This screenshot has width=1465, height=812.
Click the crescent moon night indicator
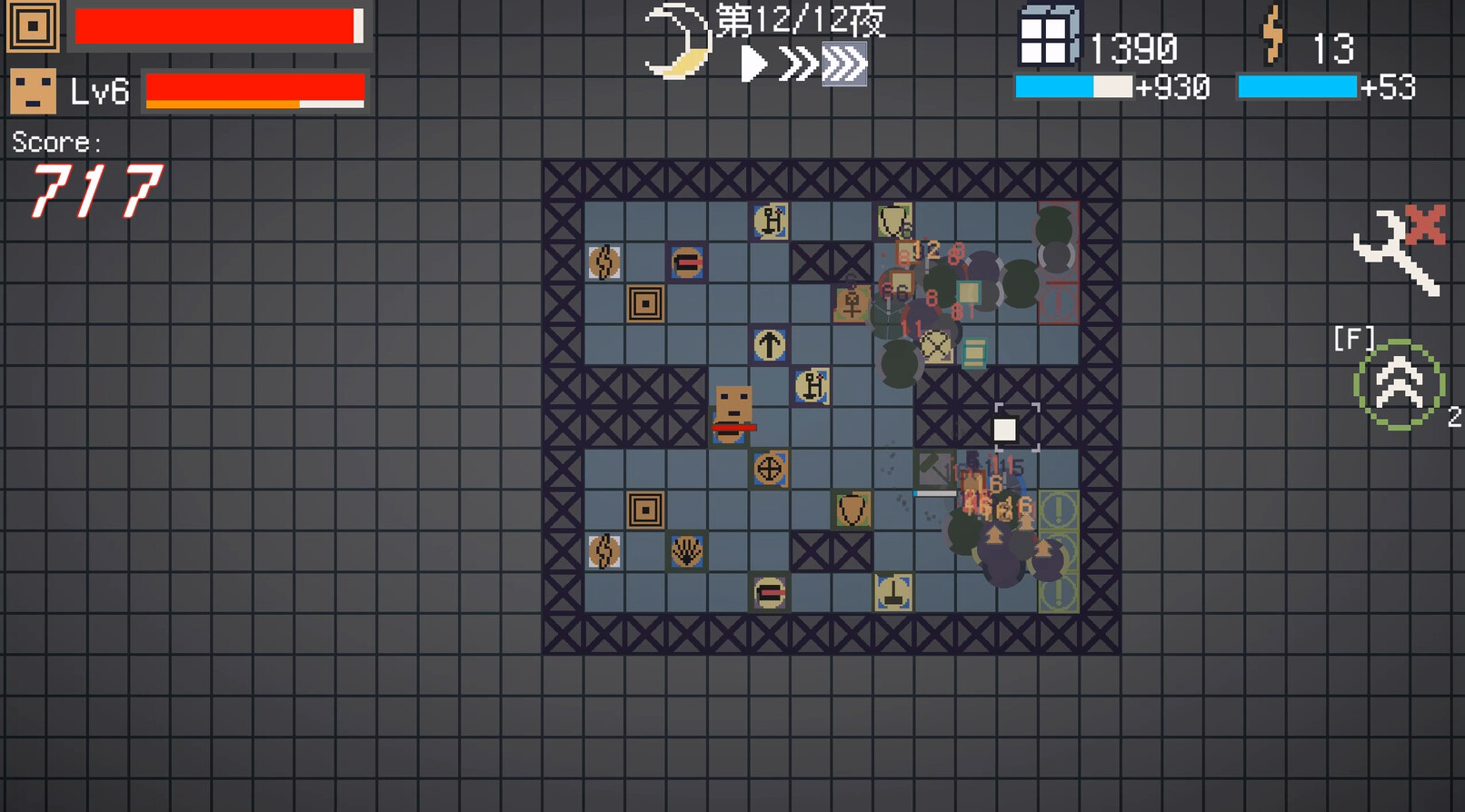(x=677, y=41)
